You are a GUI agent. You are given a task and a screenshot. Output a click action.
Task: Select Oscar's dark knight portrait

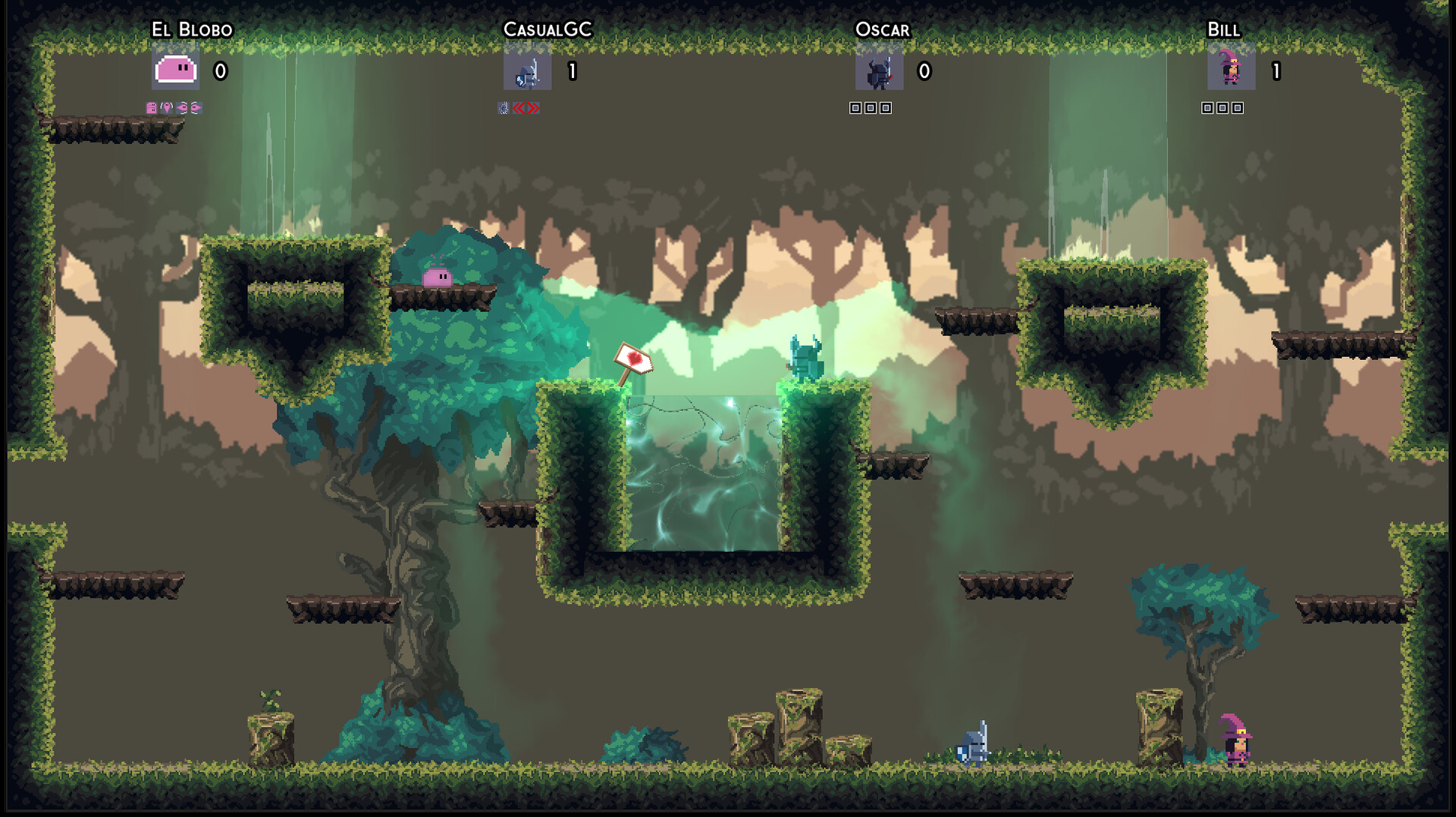click(x=878, y=72)
